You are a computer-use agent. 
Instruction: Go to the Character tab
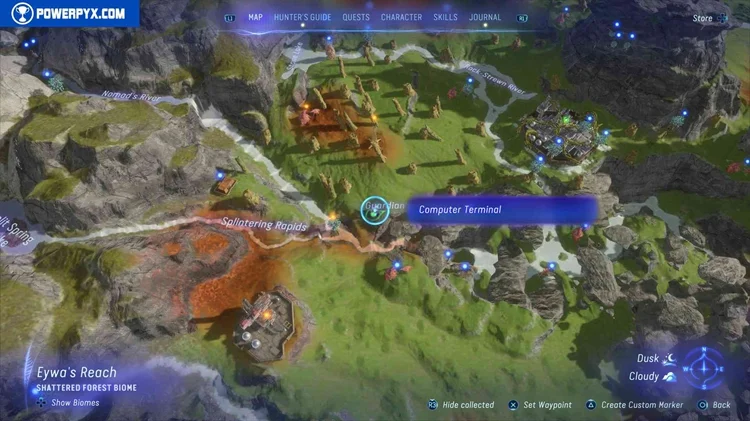(x=401, y=17)
